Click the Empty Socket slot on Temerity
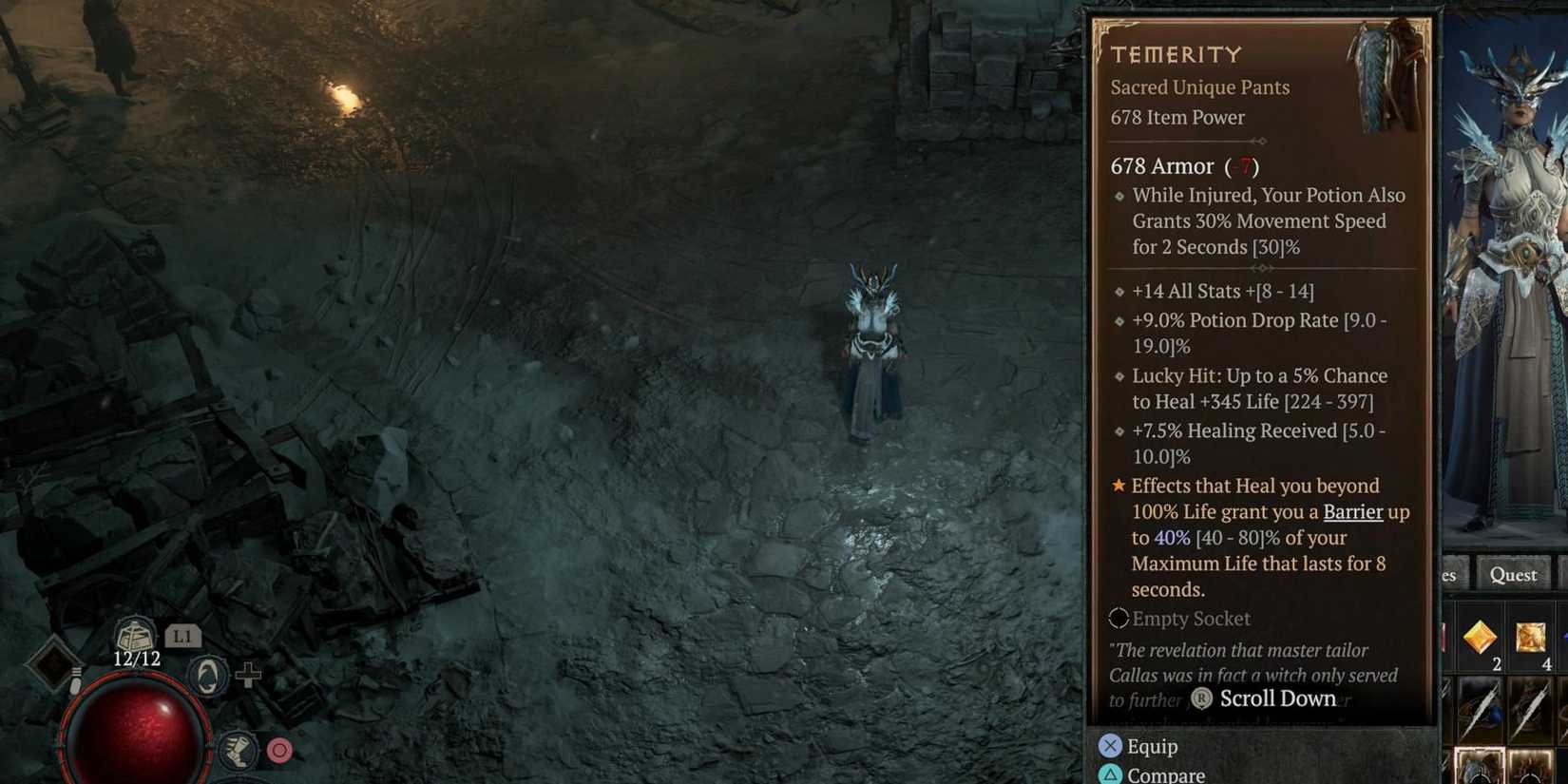 pyautogui.click(x=1183, y=619)
